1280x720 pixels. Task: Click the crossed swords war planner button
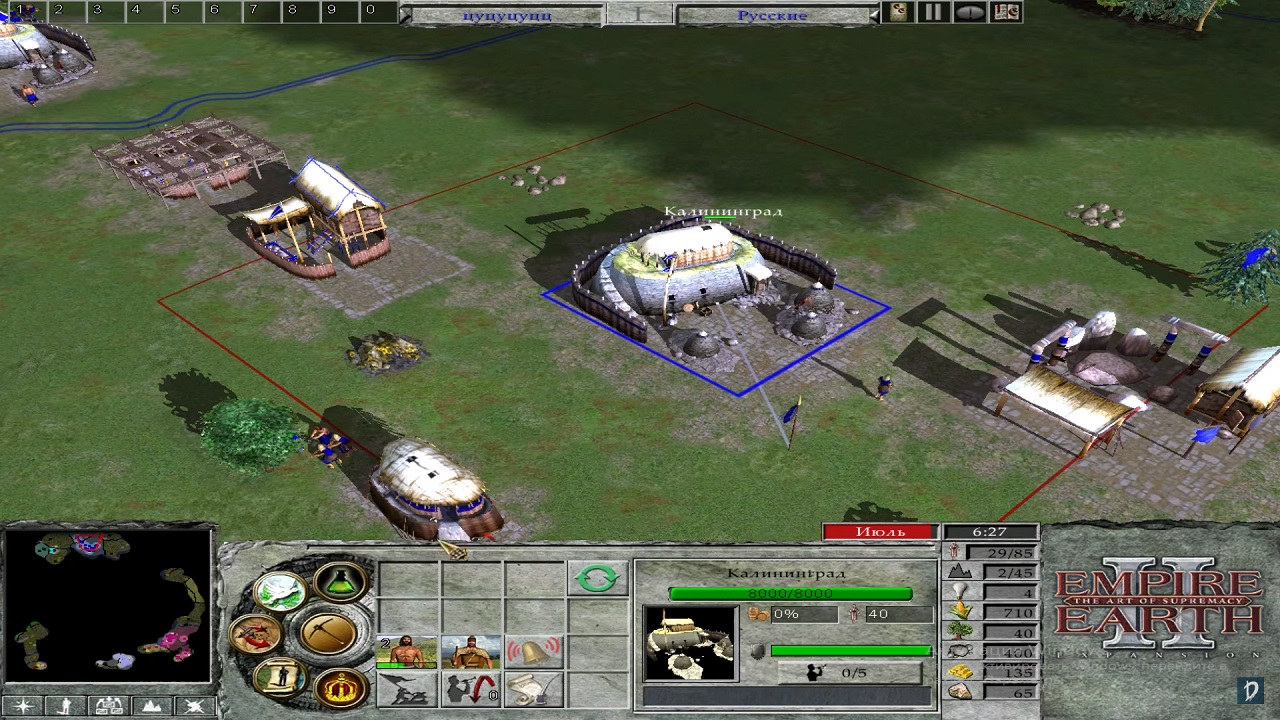(x=255, y=633)
